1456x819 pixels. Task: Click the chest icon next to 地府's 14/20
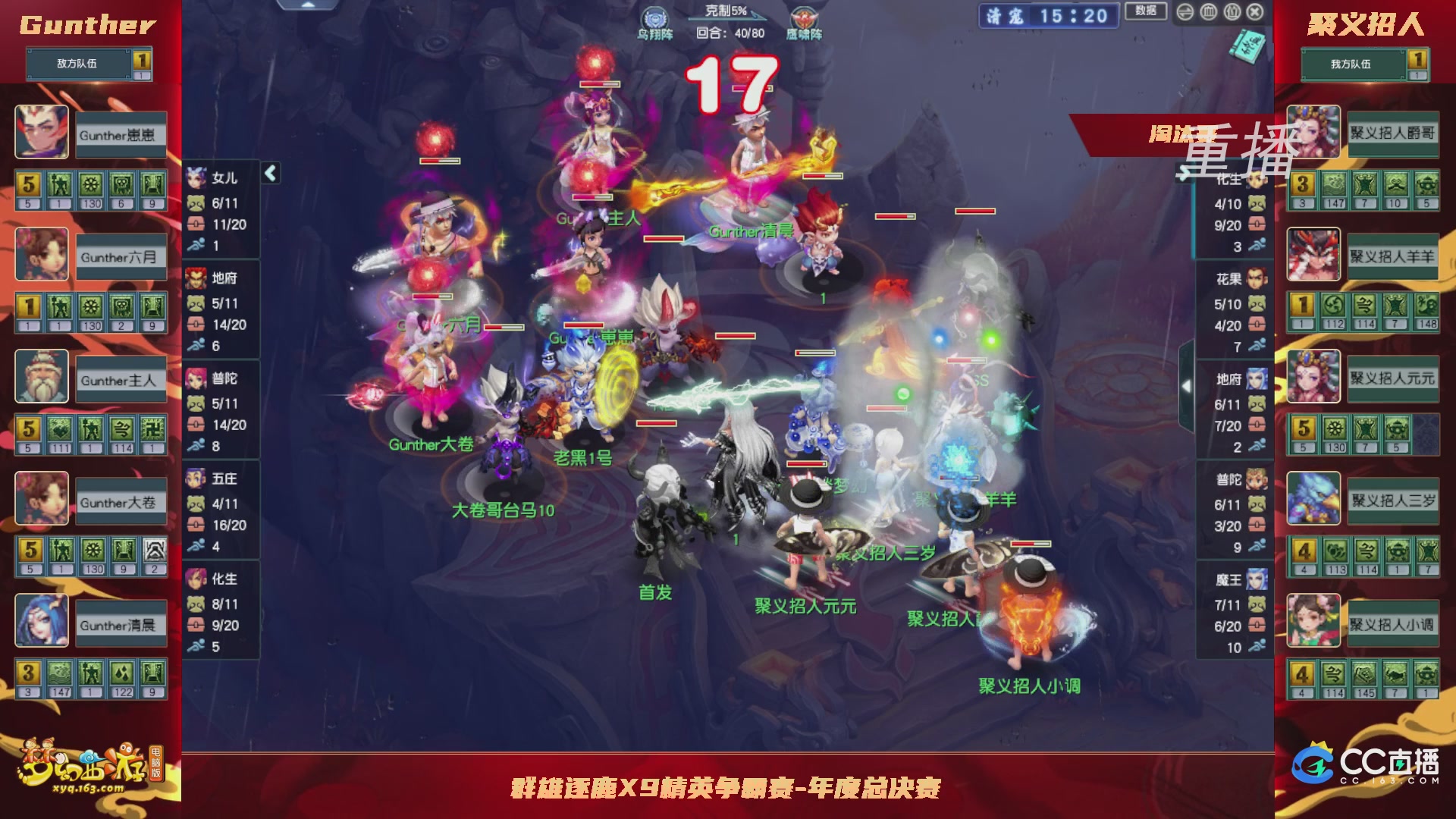pyautogui.click(x=194, y=322)
